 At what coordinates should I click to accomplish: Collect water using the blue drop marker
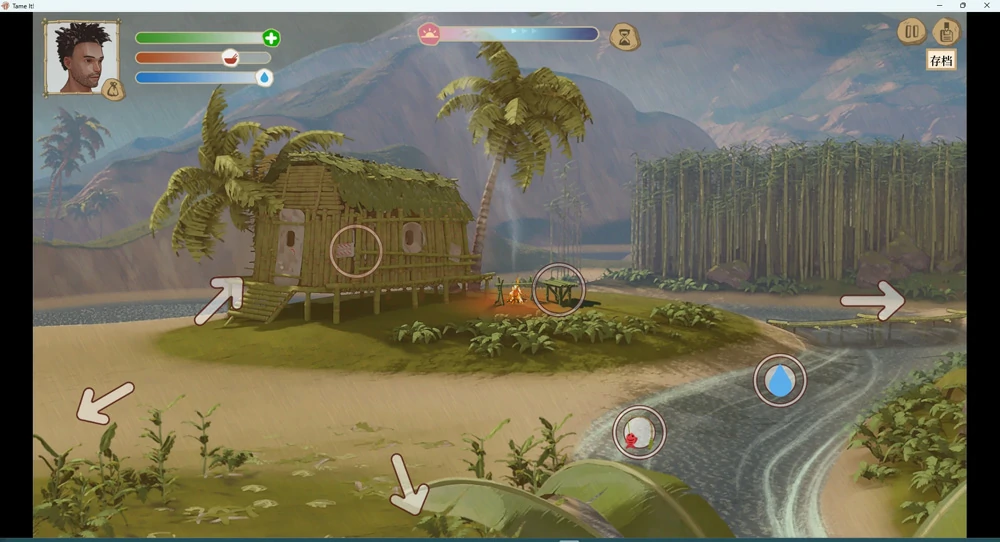[x=780, y=380]
